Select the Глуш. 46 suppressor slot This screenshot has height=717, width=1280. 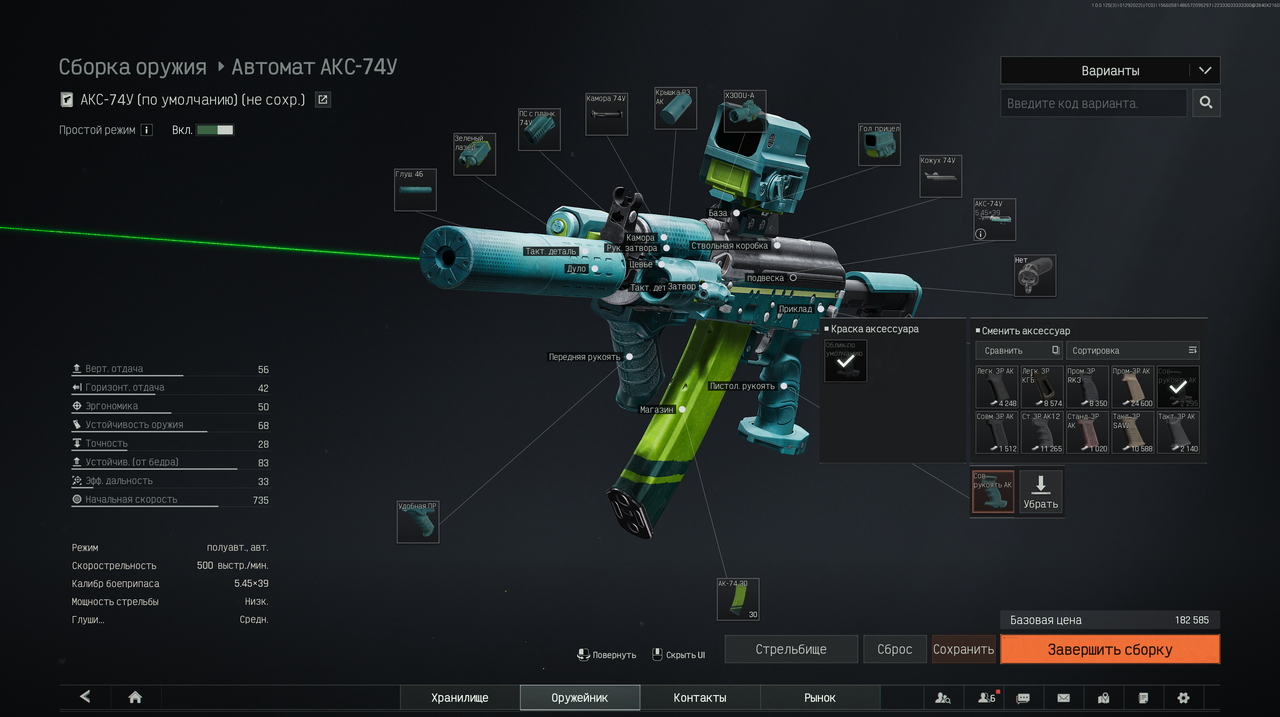415,190
